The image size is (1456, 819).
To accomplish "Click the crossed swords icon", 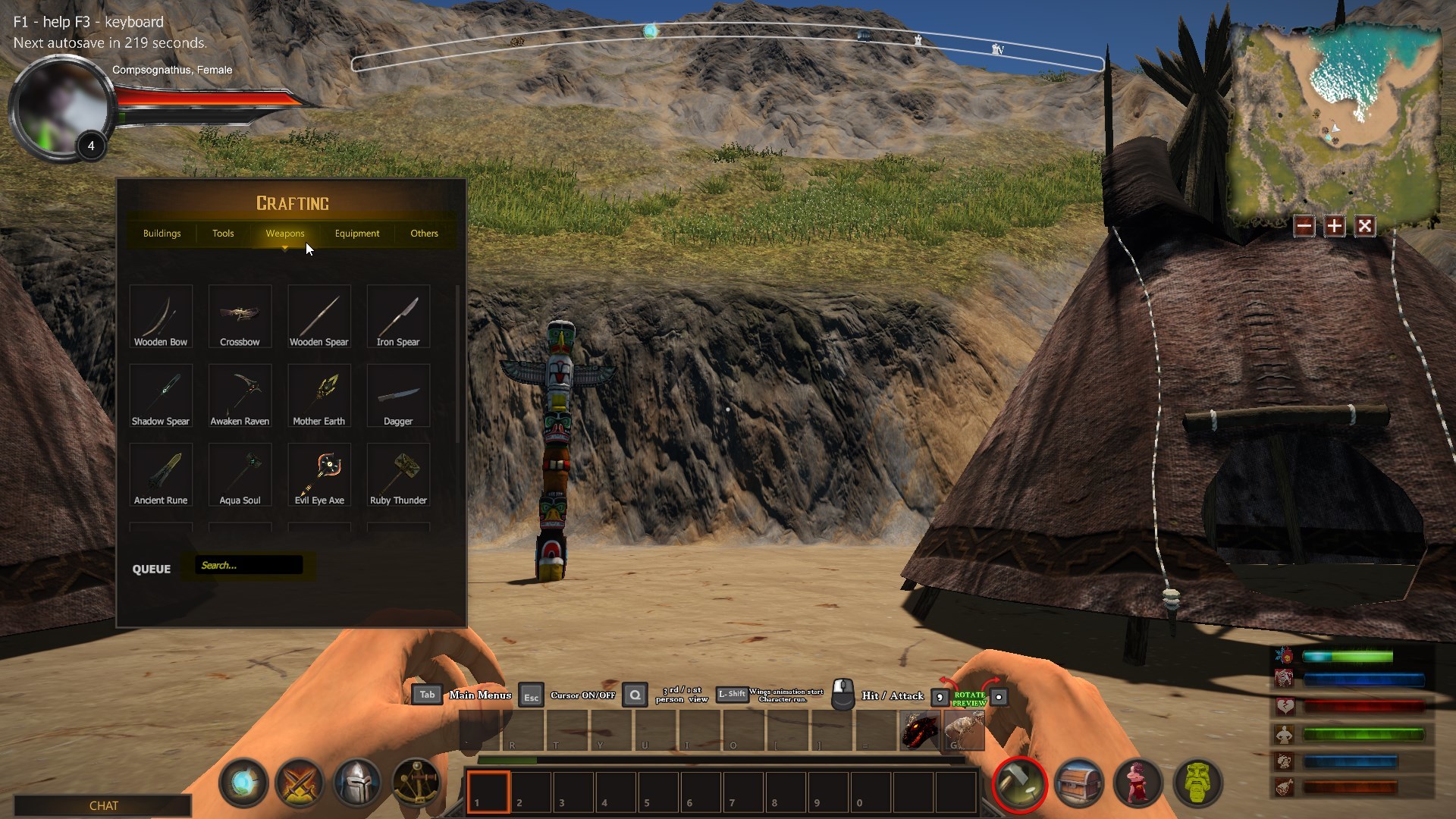I will click(300, 783).
